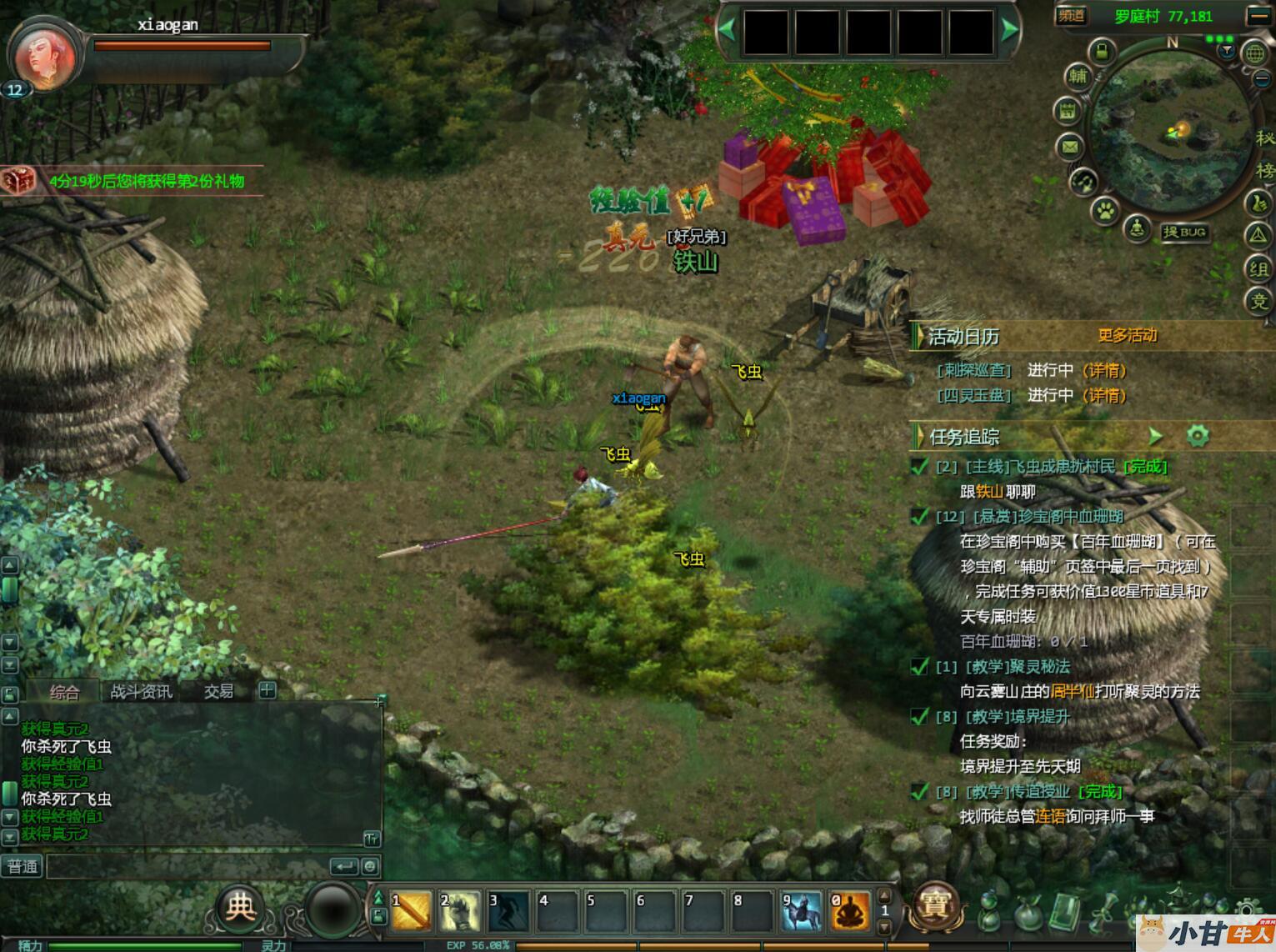Open the 辅 assist button

(1078, 77)
